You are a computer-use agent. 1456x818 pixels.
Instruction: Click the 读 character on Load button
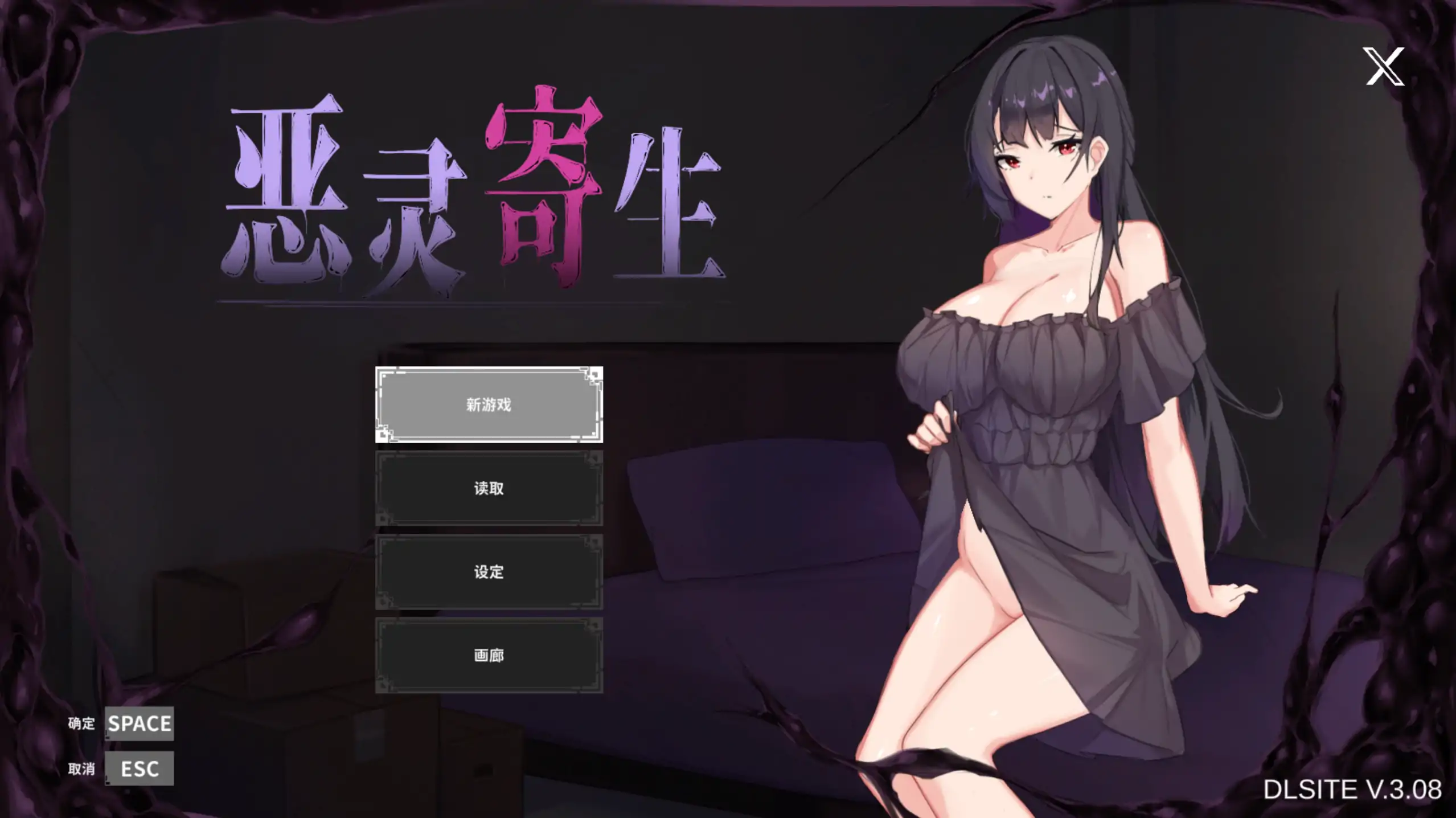(x=480, y=489)
